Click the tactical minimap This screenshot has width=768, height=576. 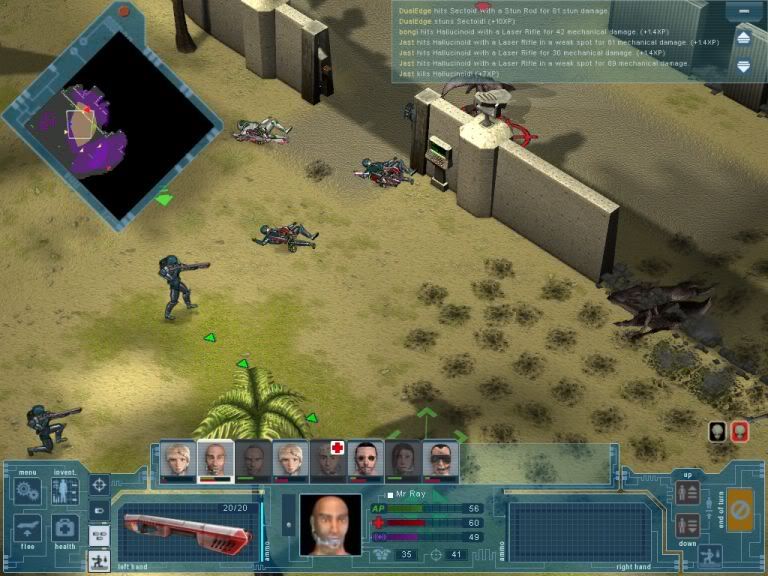coord(110,125)
